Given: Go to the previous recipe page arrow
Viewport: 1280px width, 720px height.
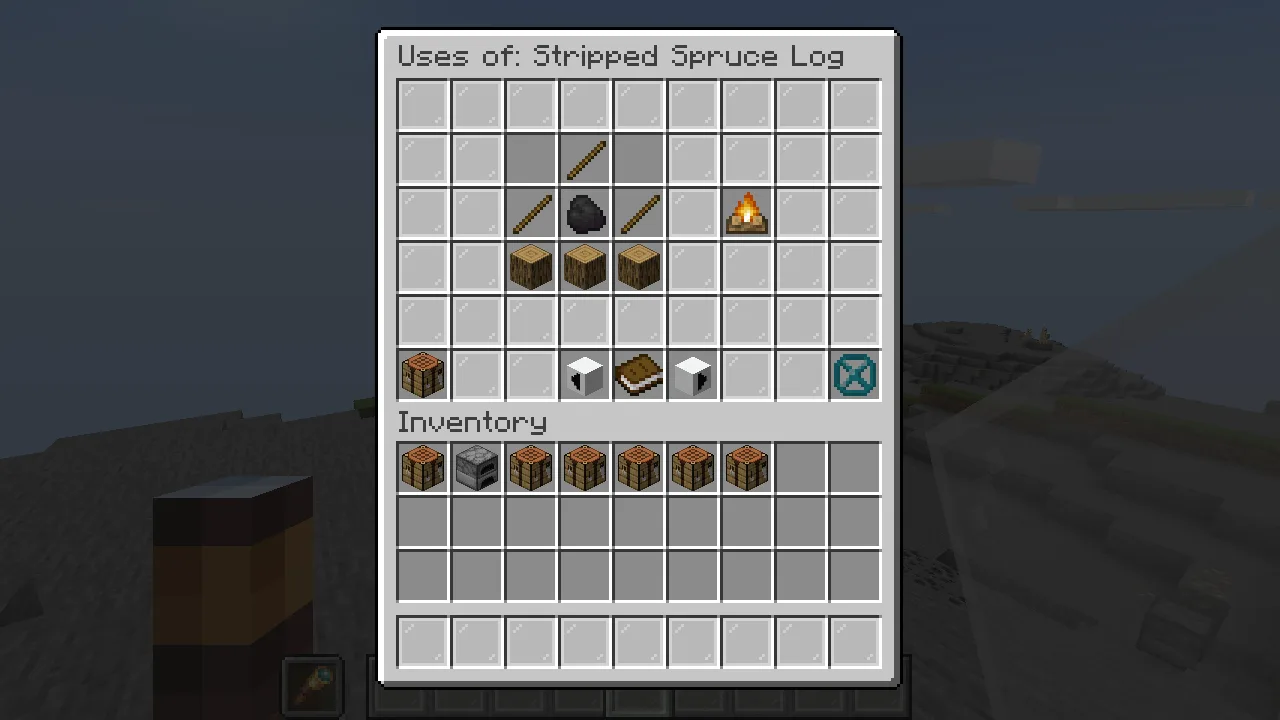Looking at the screenshot, I should point(585,376).
